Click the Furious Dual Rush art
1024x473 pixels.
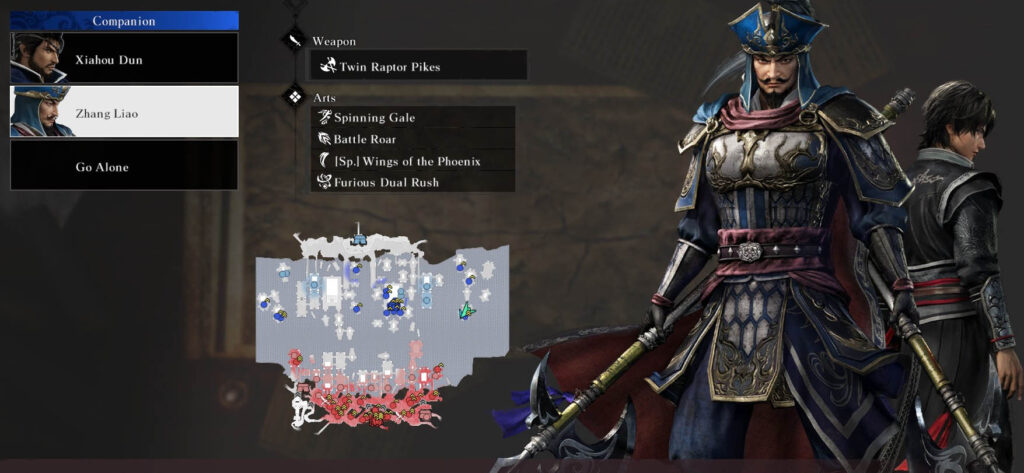413,182
